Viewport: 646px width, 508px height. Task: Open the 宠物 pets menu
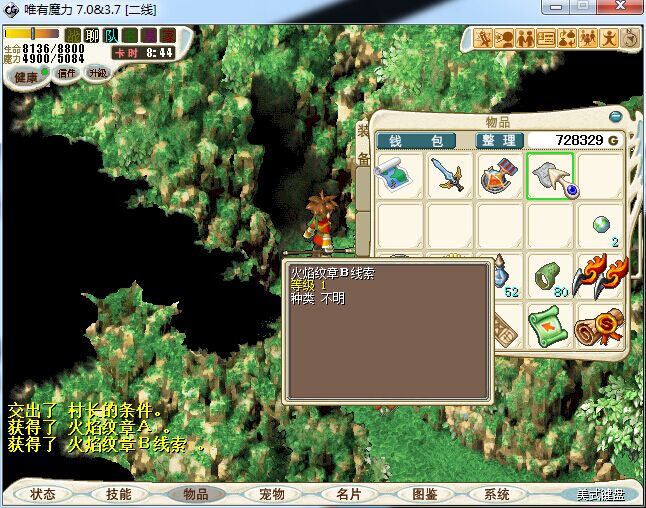(x=272, y=494)
